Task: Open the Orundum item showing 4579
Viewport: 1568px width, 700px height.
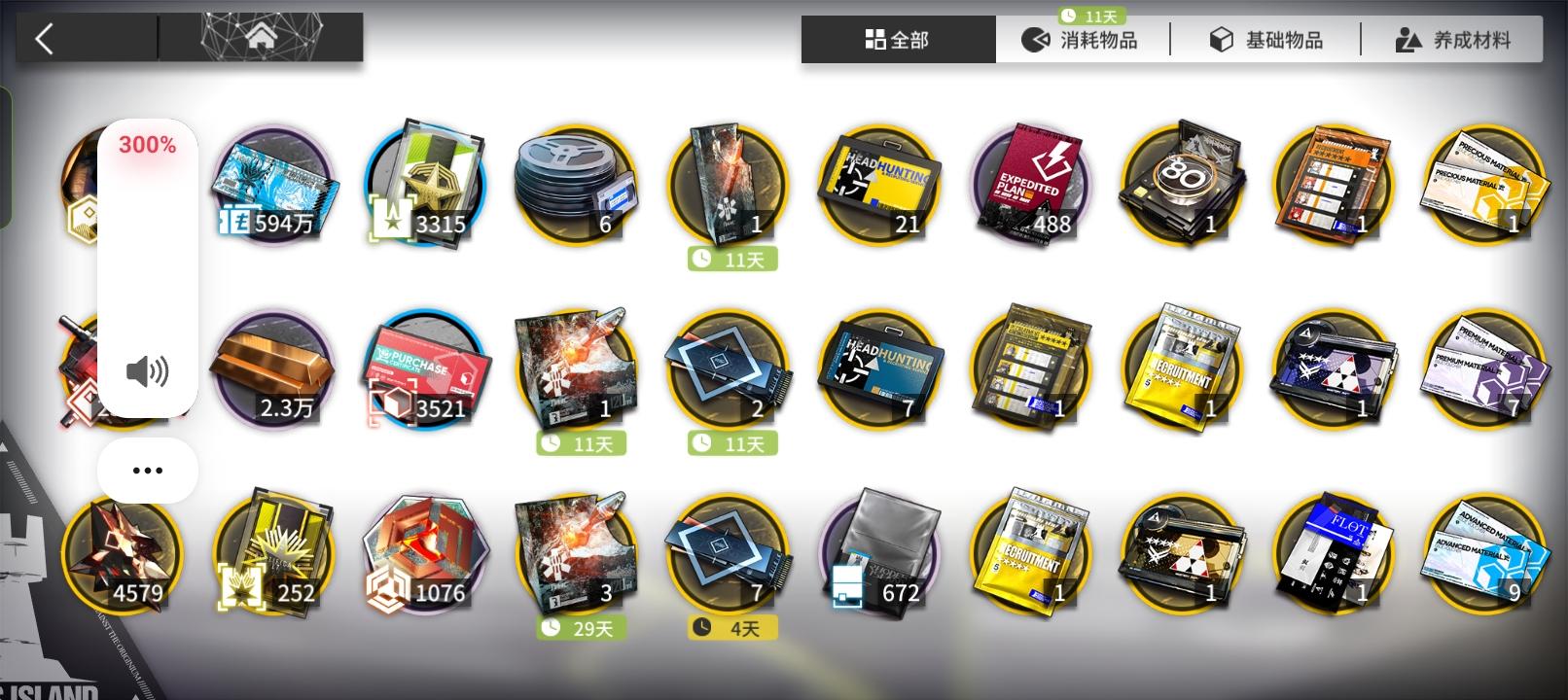Action: [124, 554]
